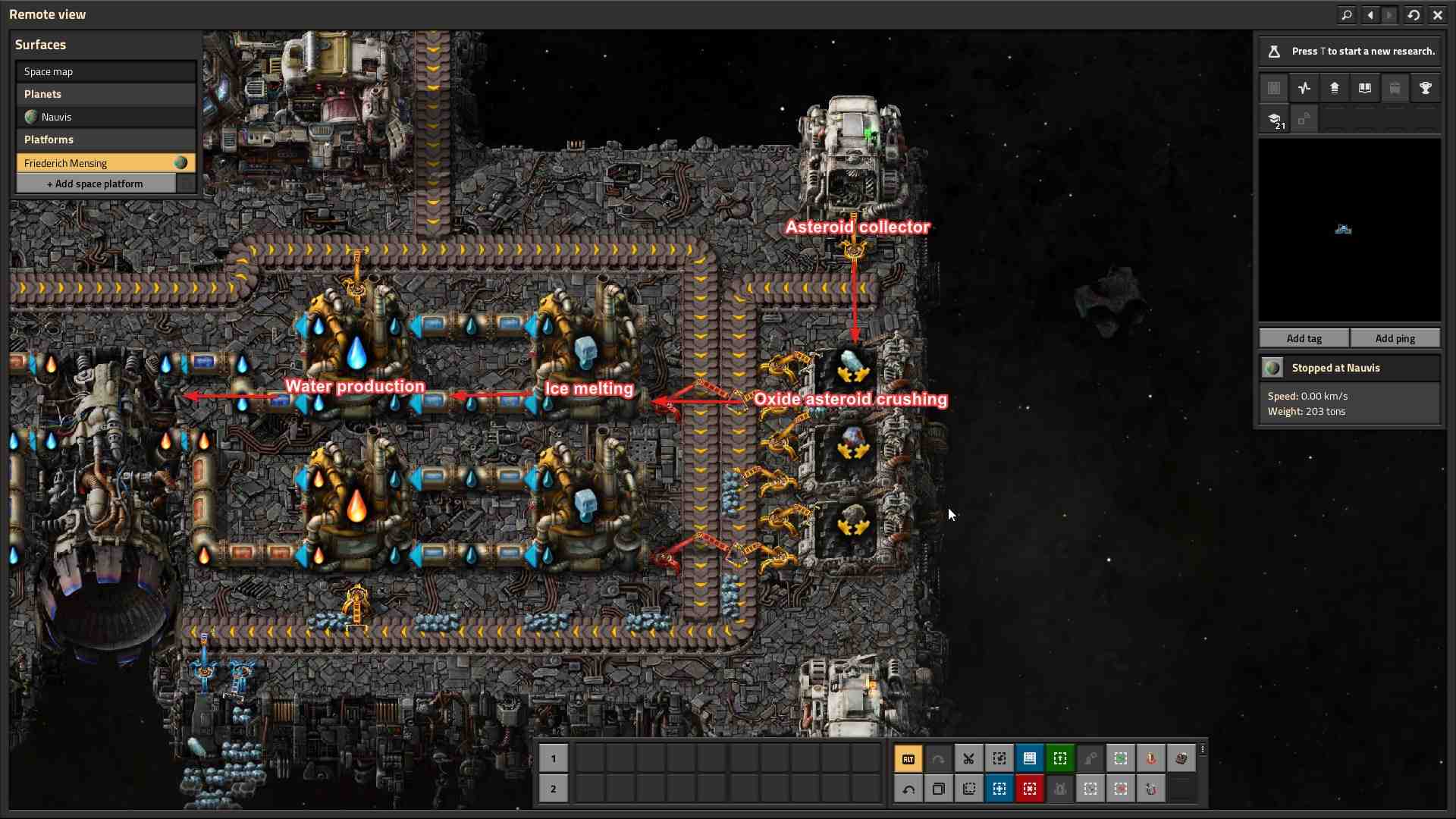Select the green upgrade planner tool

click(x=1059, y=758)
